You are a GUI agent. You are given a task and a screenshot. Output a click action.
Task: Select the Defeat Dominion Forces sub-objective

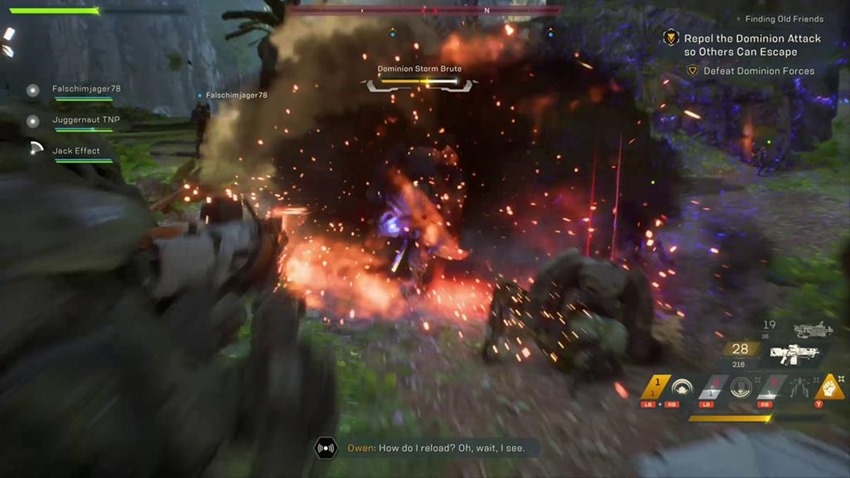tap(758, 71)
